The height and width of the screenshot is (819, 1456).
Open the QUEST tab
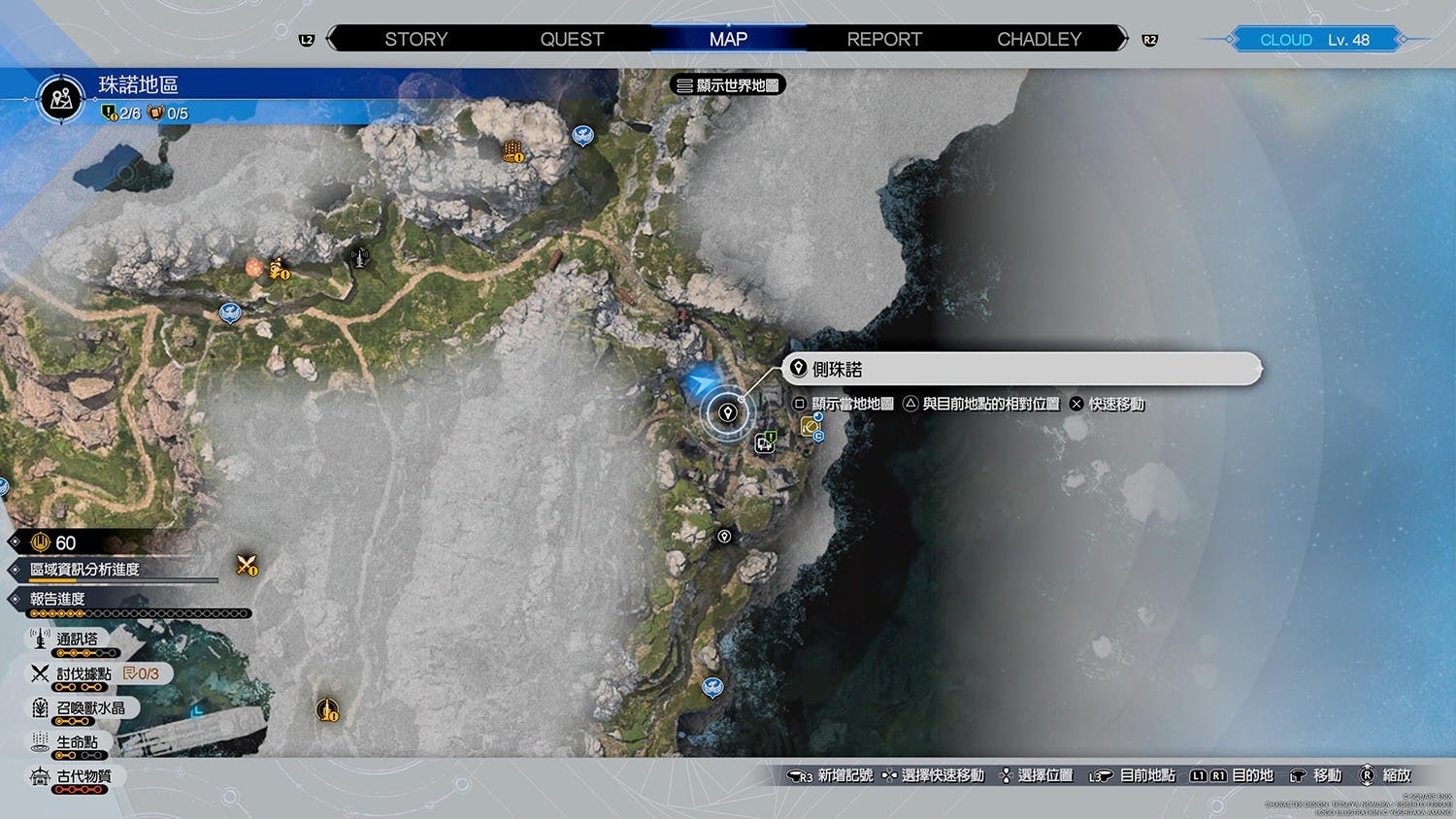[572, 40]
